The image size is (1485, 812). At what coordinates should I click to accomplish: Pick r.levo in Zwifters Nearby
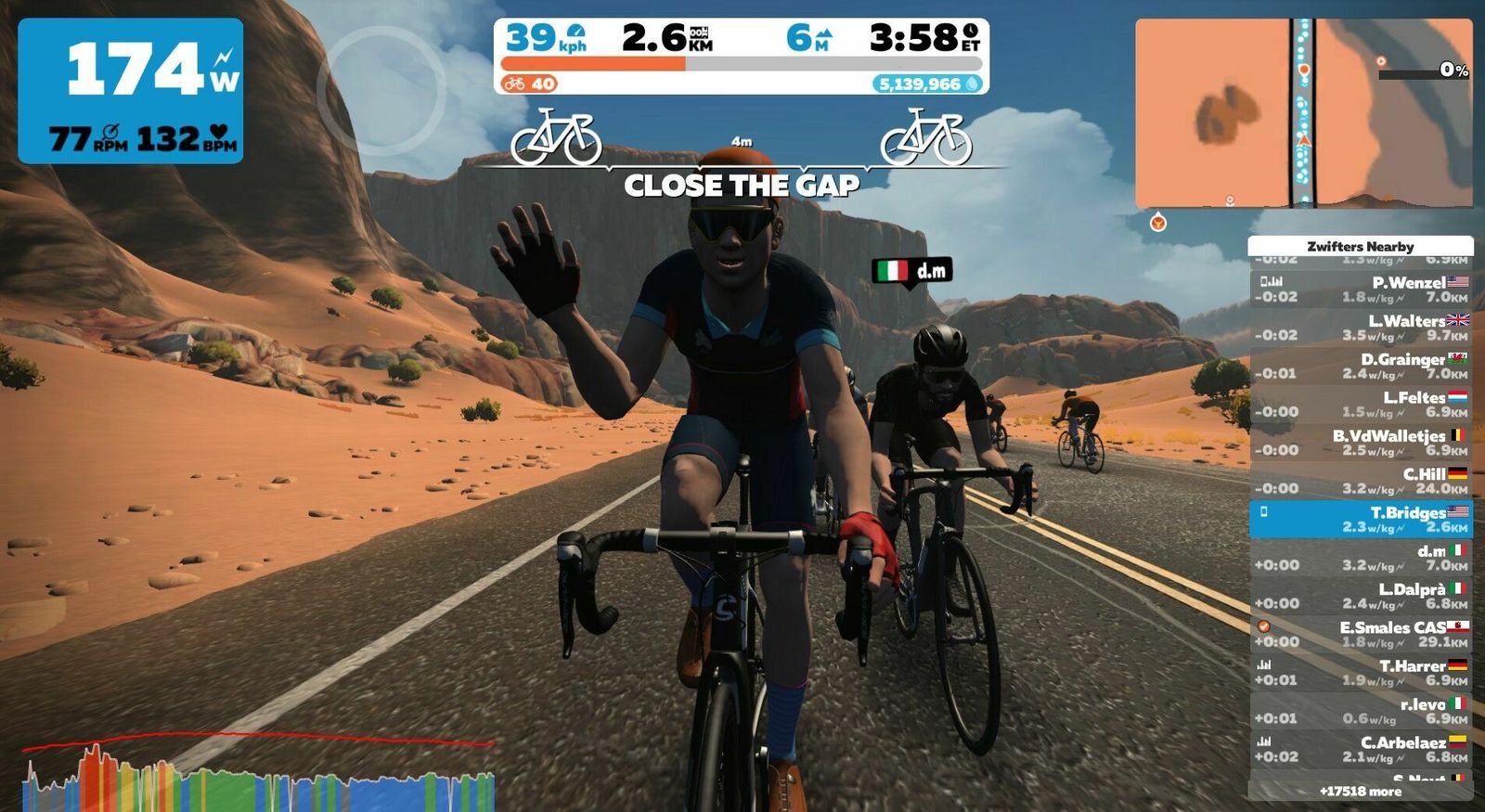(1361, 711)
